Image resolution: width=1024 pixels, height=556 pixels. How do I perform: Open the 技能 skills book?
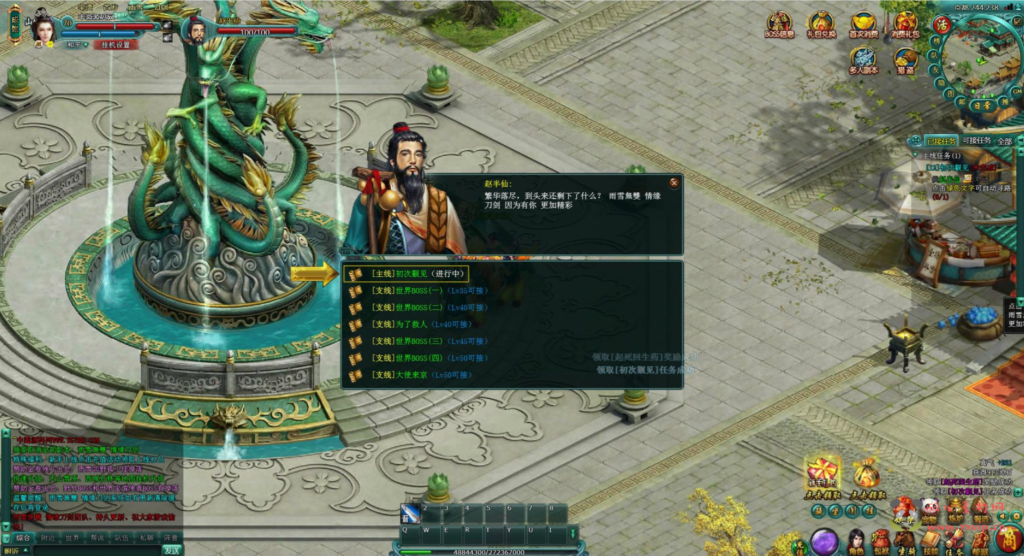tap(930, 542)
